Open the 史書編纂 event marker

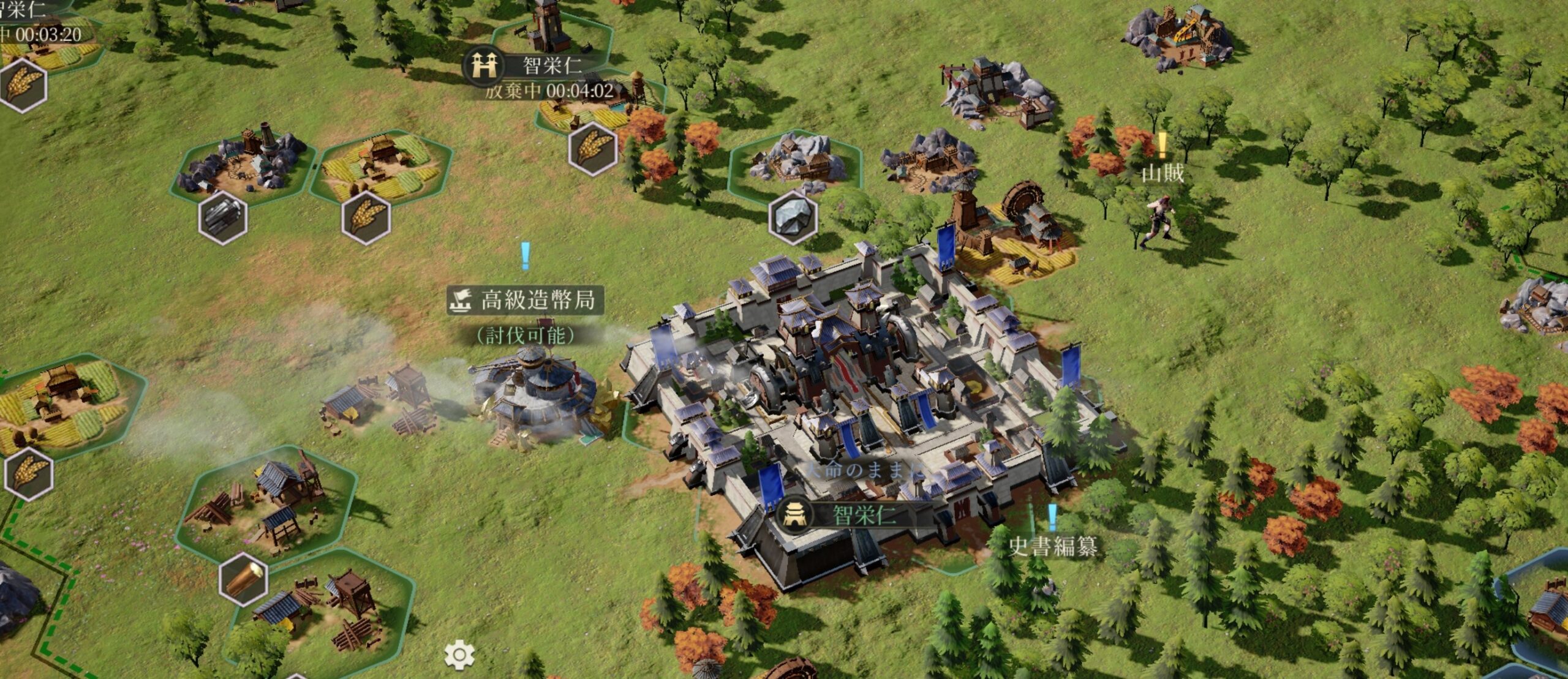tap(1053, 545)
